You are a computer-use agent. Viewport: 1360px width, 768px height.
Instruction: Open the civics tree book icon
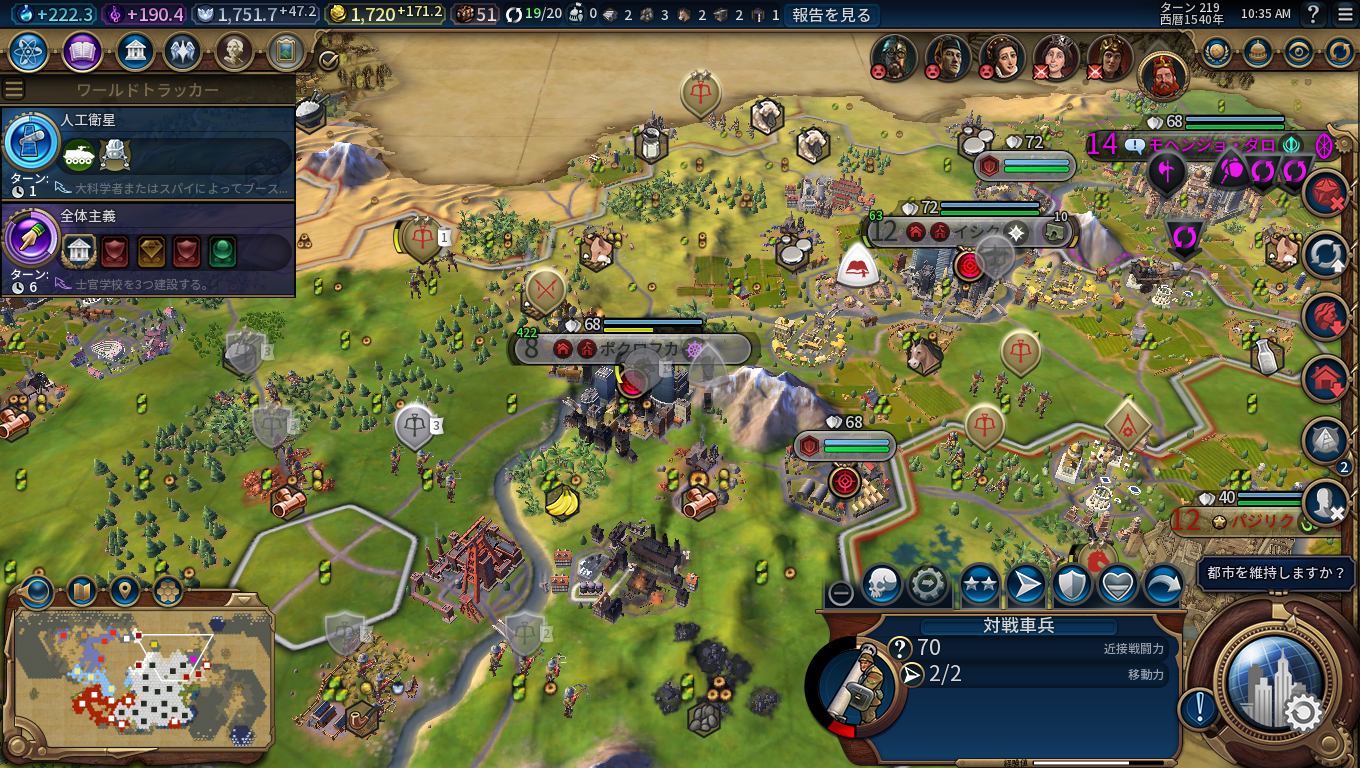[x=82, y=51]
